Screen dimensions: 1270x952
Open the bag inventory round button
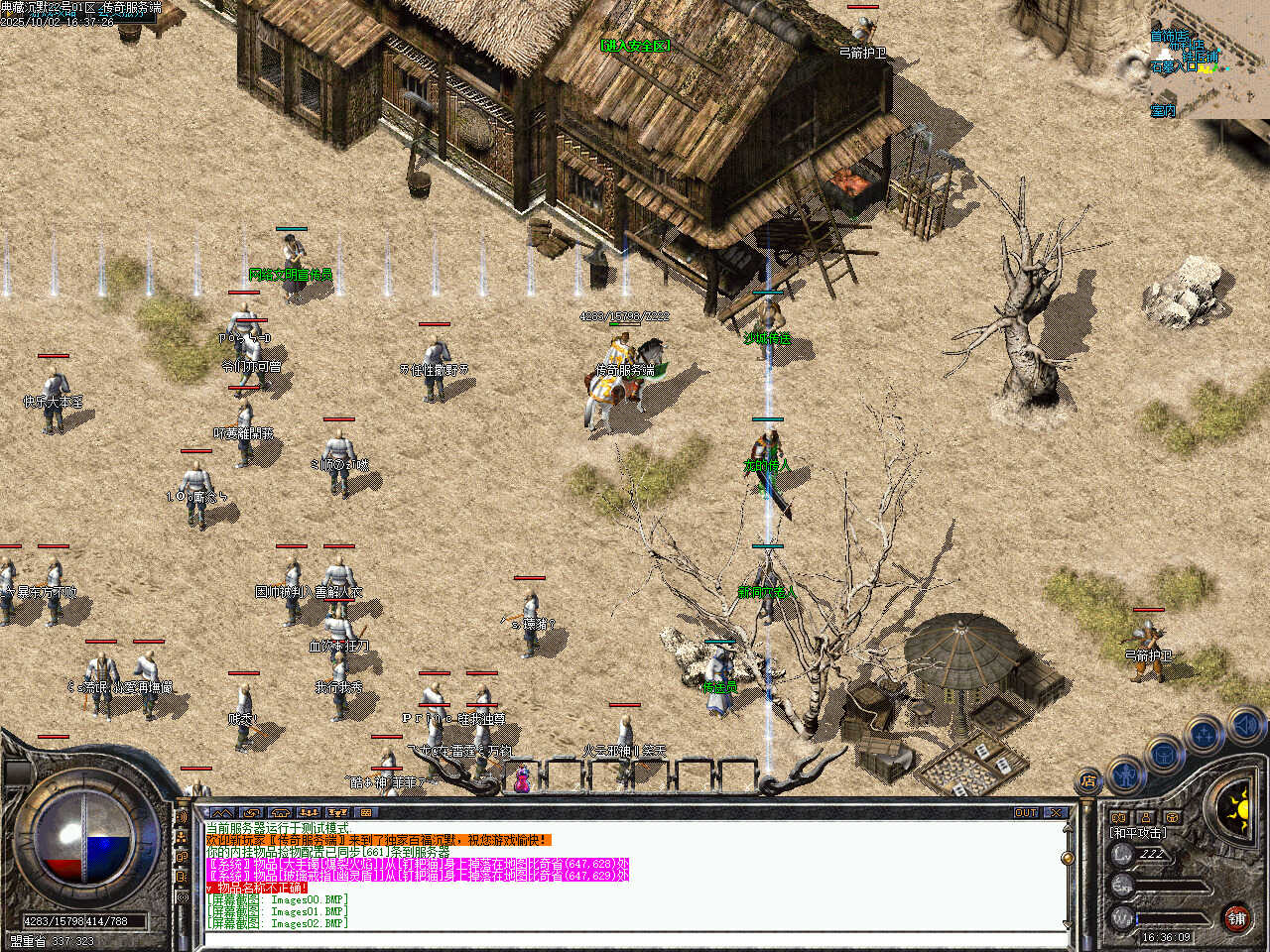pyautogui.click(x=1165, y=754)
